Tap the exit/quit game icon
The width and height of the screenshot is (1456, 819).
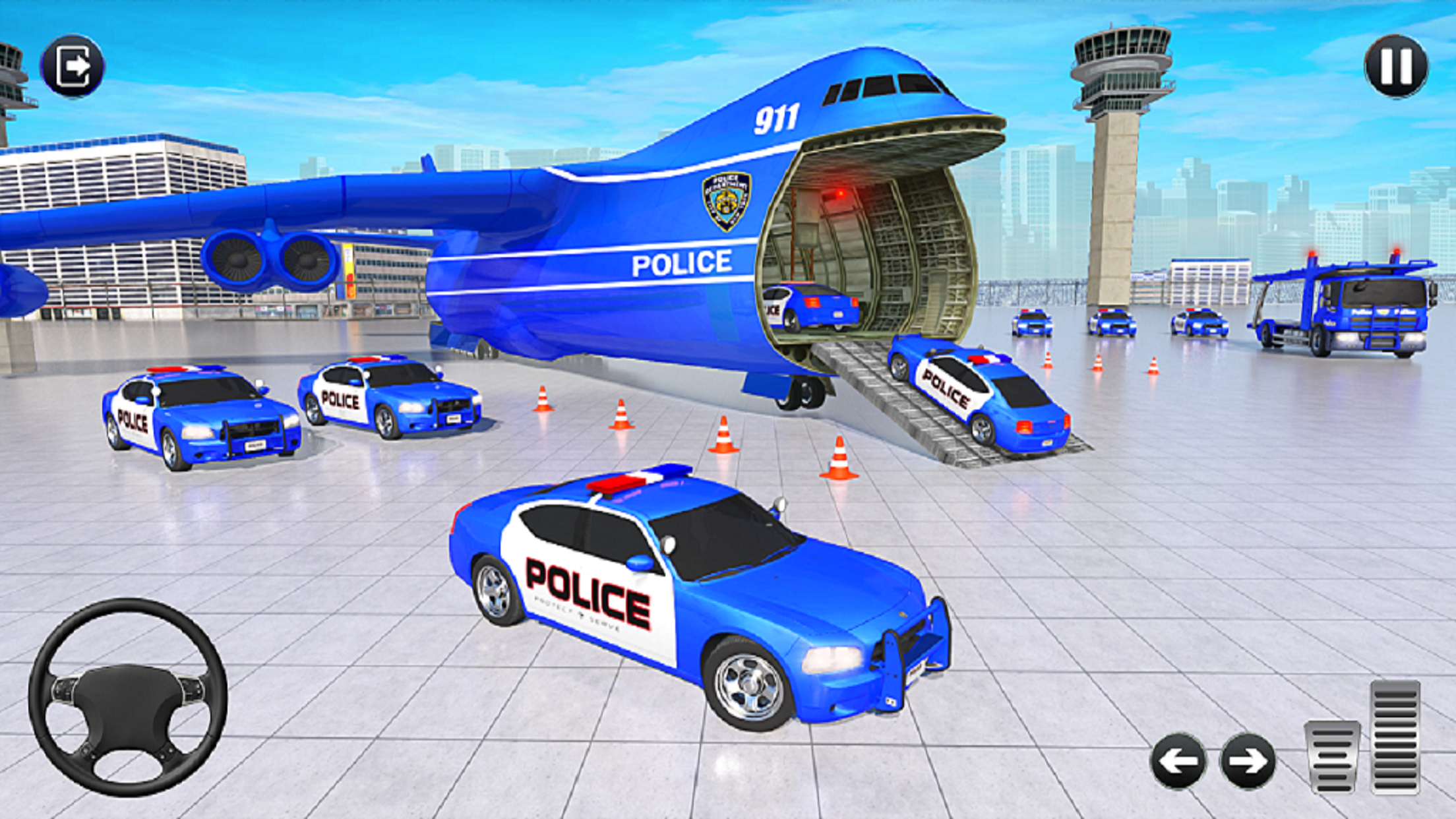tap(73, 64)
